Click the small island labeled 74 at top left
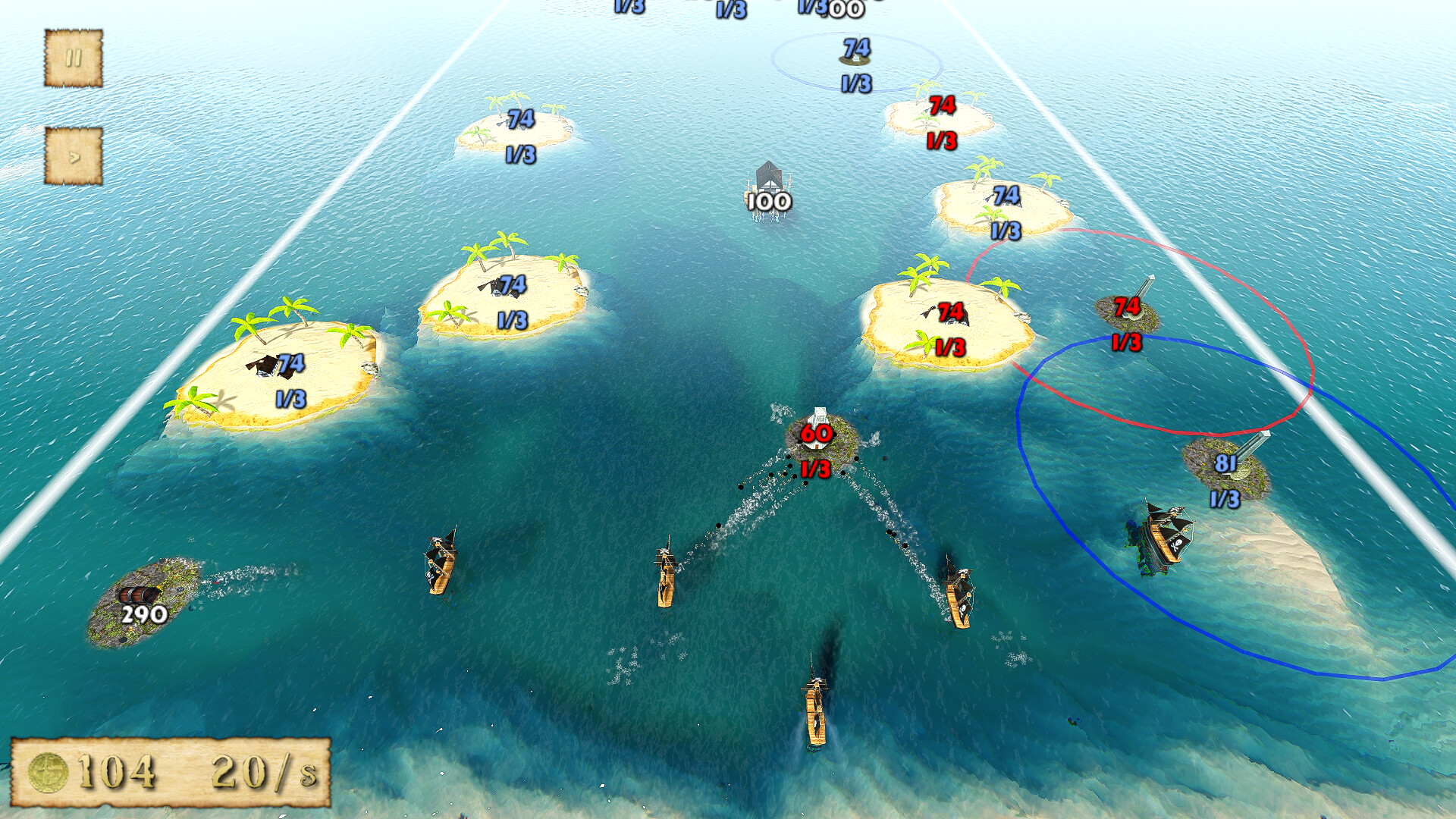This screenshot has width=1456, height=819. 516,125
